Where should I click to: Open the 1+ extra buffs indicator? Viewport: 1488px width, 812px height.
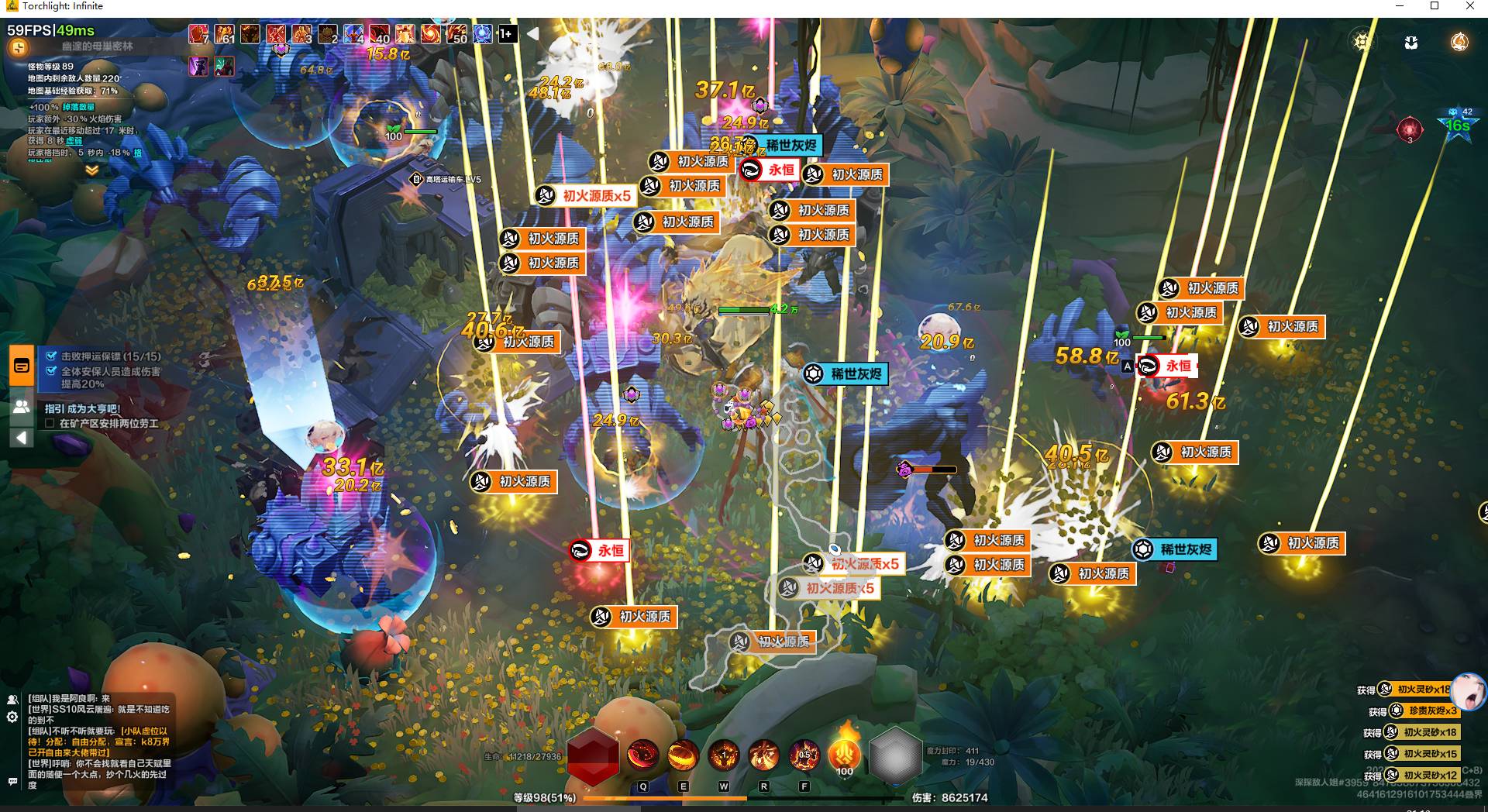[x=507, y=33]
